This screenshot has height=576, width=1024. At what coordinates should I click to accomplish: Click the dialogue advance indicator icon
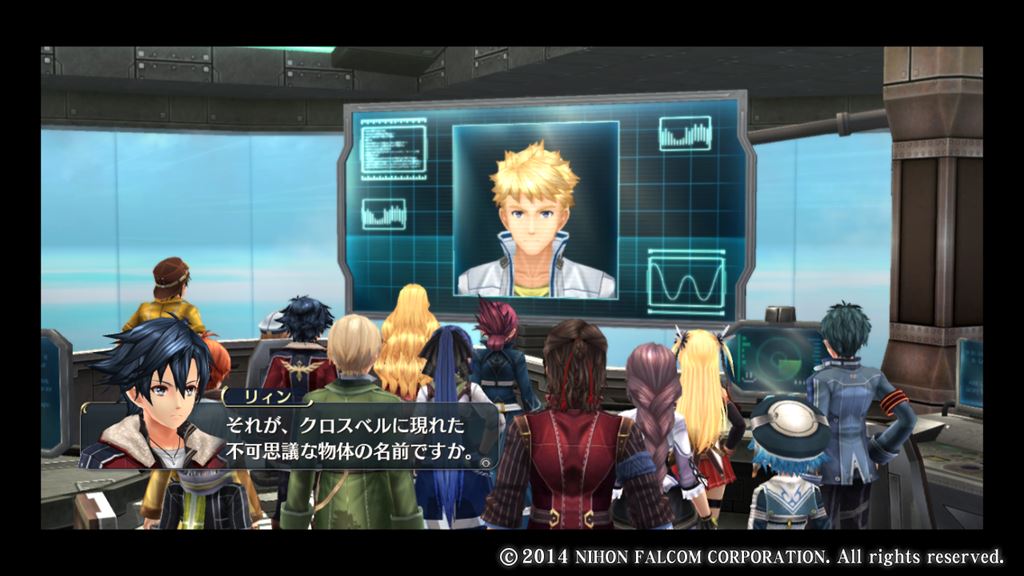(485, 463)
